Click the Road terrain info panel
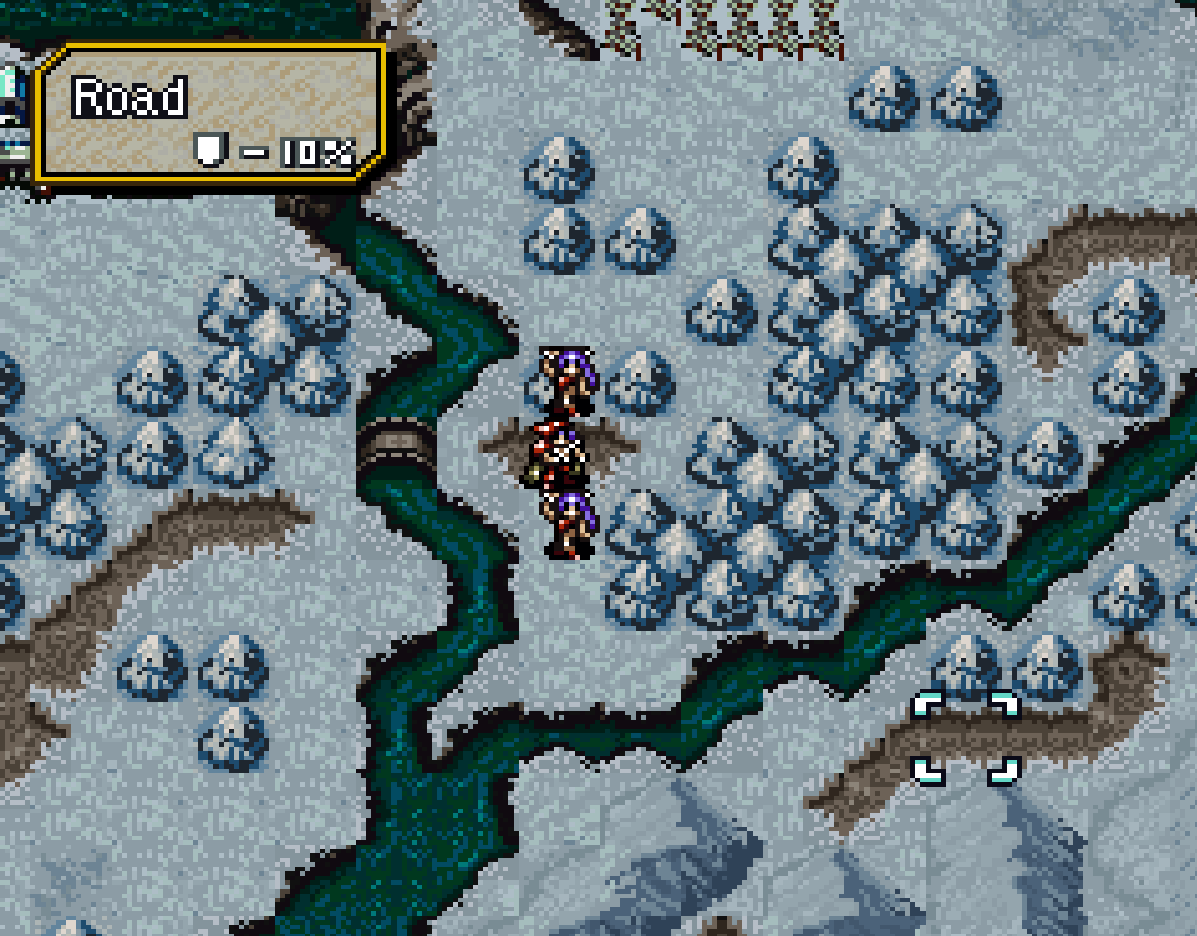The height and width of the screenshot is (936, 1197). pos(210,113)
